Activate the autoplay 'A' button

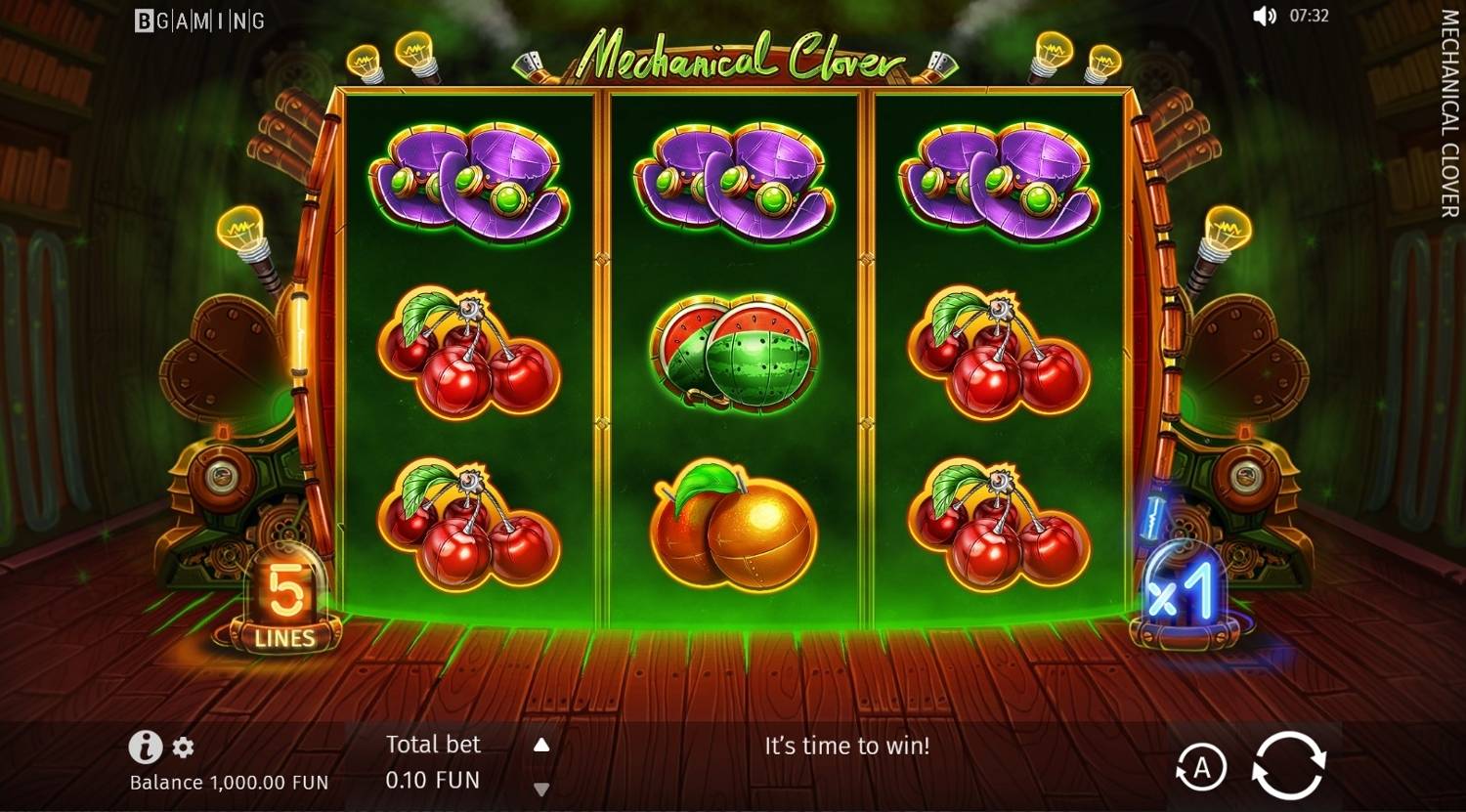[x=1200, y=768]
